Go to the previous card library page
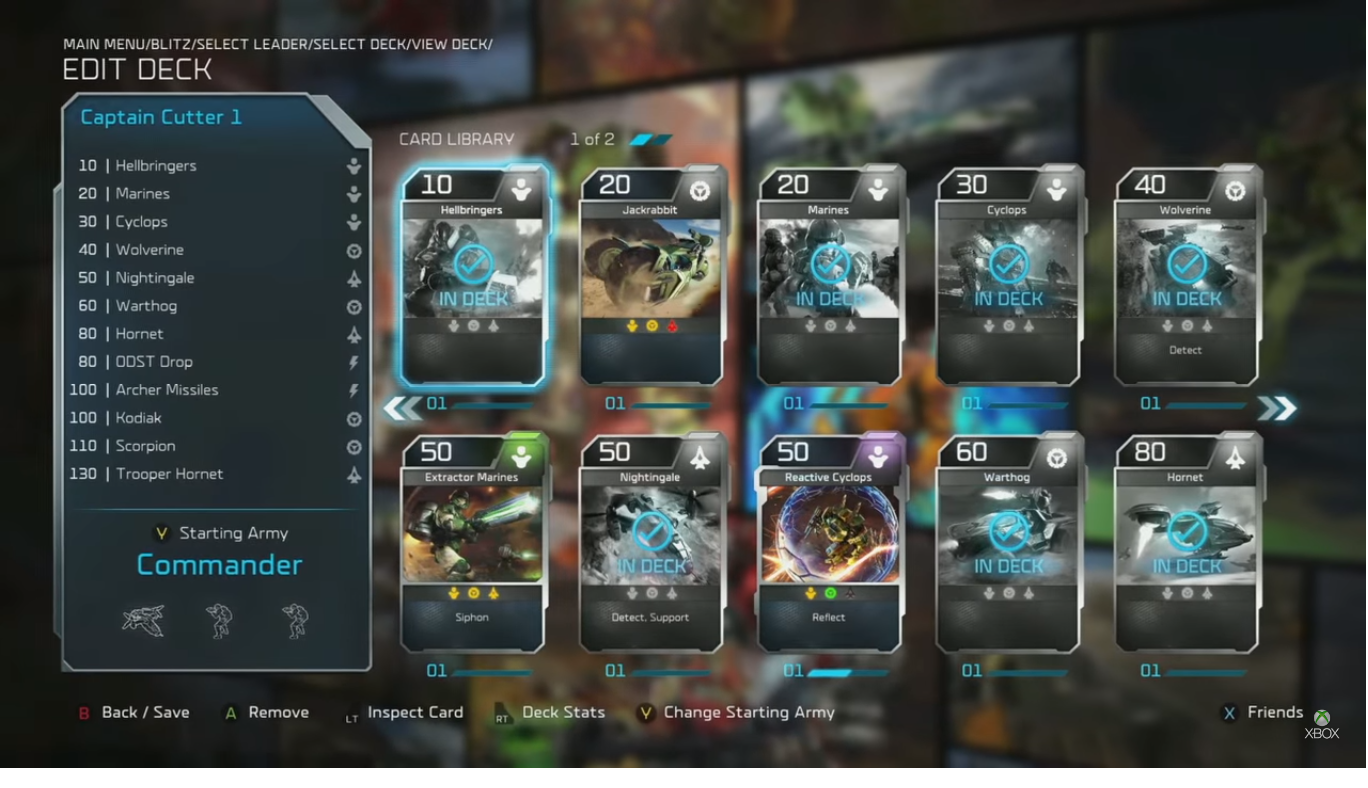Screen dimensions: 1368x788 [x=402, y=408]
